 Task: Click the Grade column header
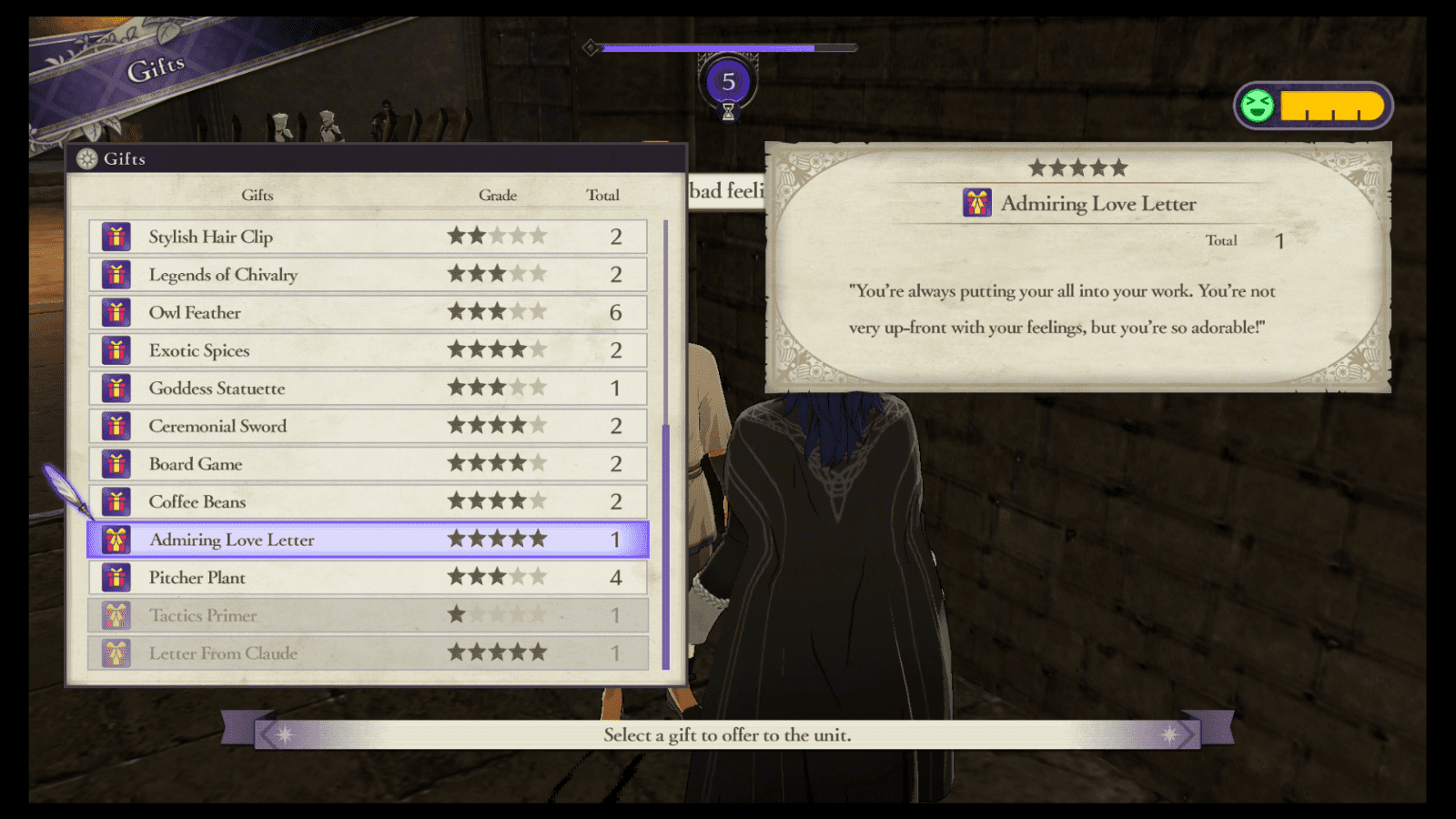point(498,195)
